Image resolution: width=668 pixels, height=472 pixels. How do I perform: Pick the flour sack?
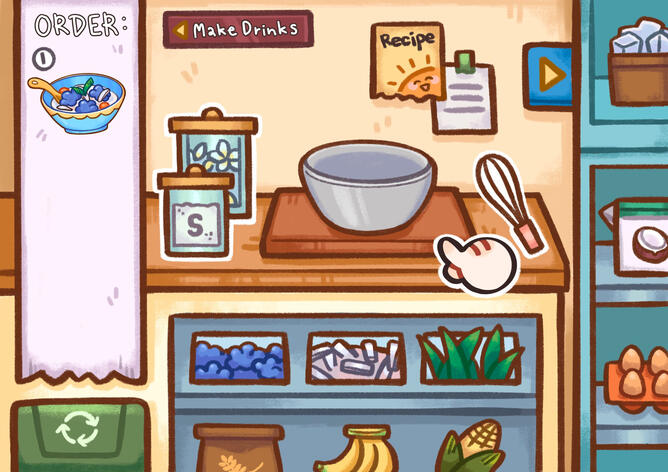point(239,448)
